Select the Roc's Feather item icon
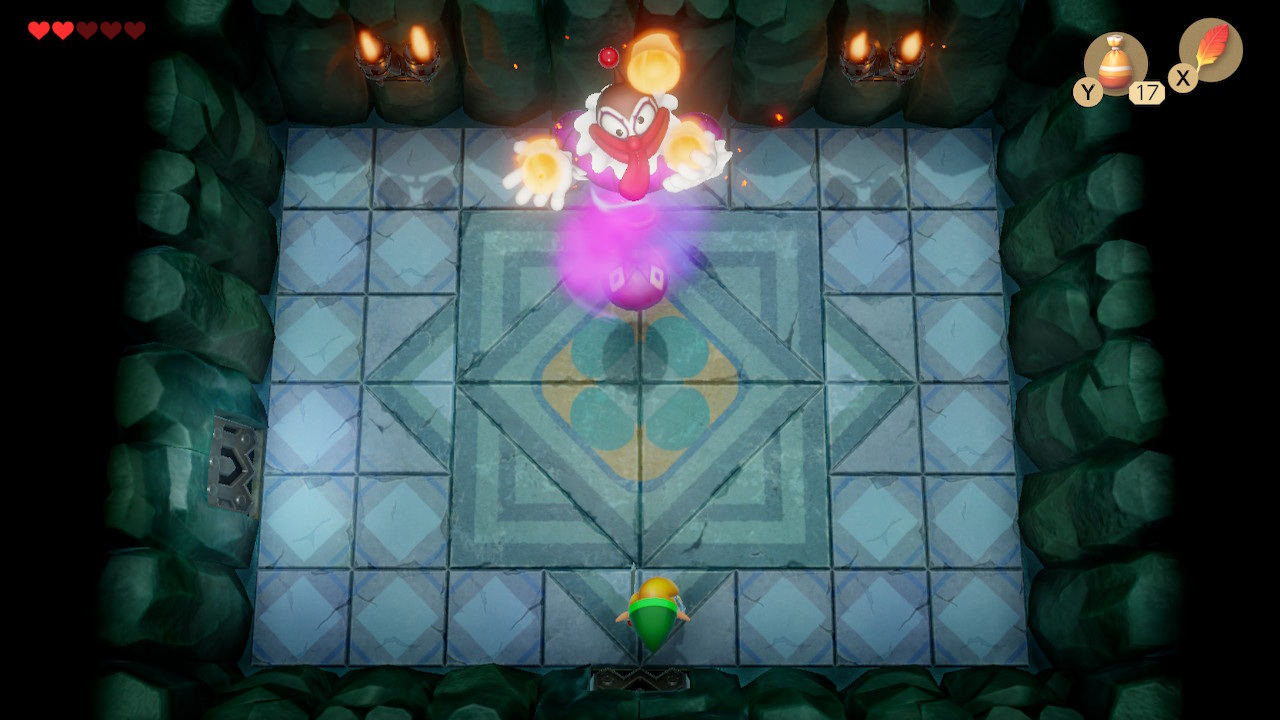This screenshot has height=720, width=1280. [x=1210, y=48]
